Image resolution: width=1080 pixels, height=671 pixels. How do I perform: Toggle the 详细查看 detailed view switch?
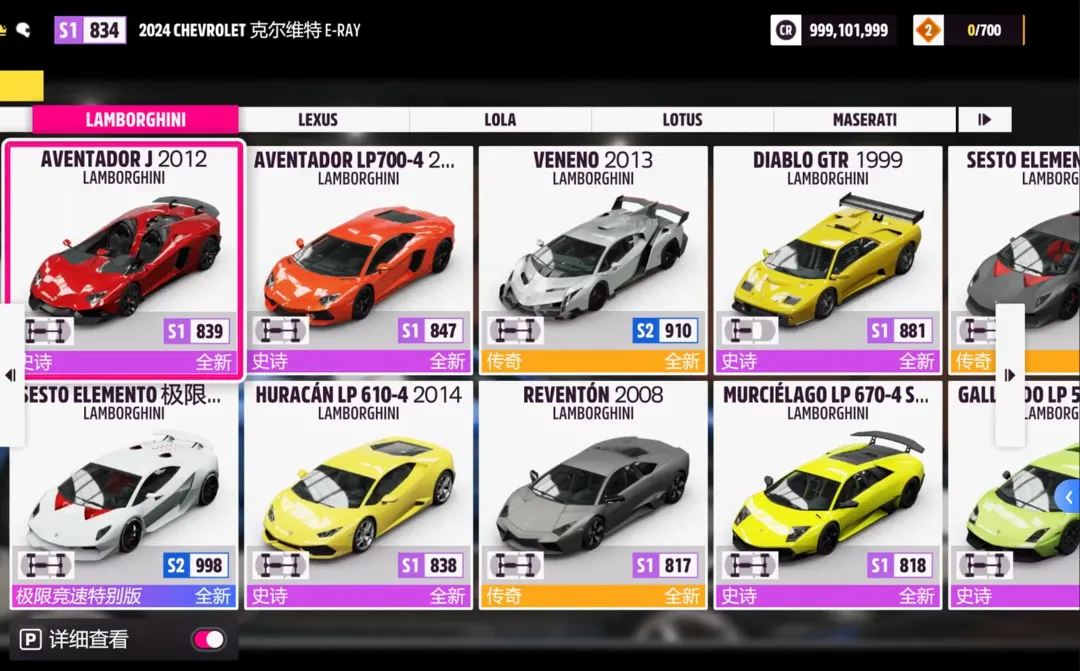pos(209,639)
